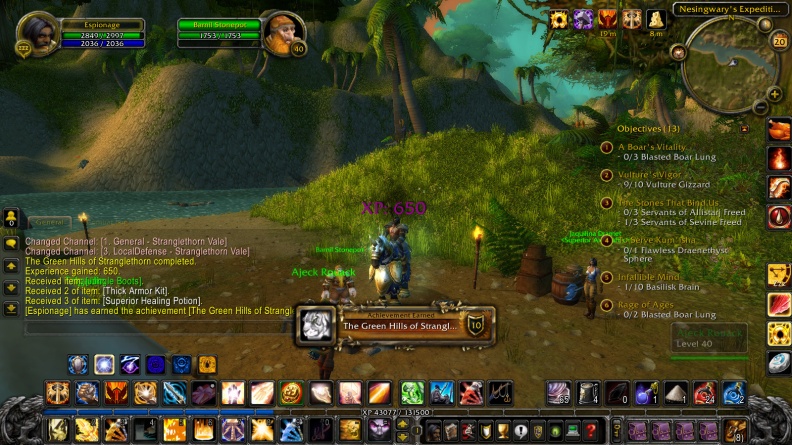Screen dimensions: 792x445
Task: Click the buff icon with 19 m remaining
Action: (608, 19)
